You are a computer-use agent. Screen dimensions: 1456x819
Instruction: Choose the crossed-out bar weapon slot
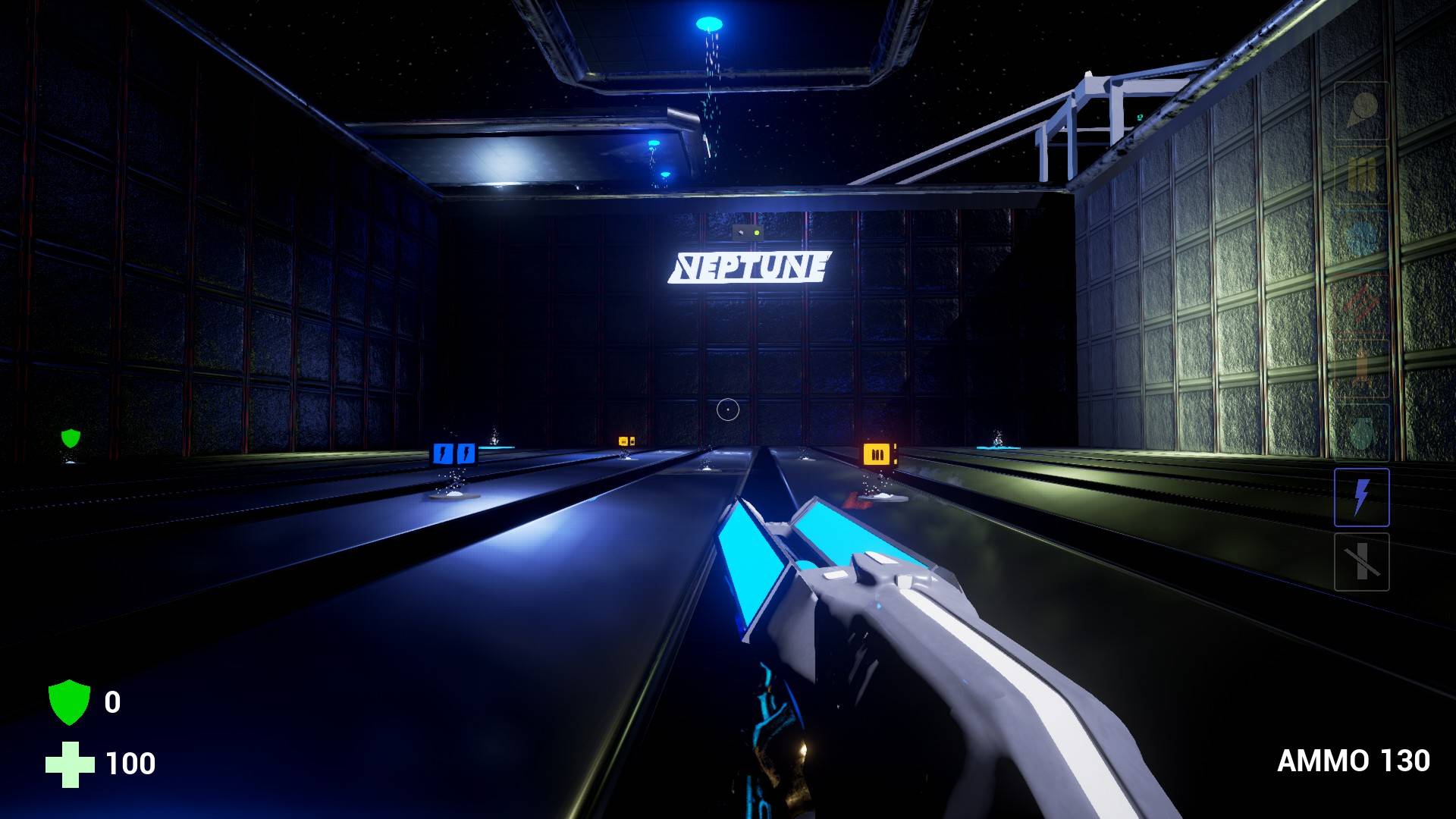[1361, 562]
